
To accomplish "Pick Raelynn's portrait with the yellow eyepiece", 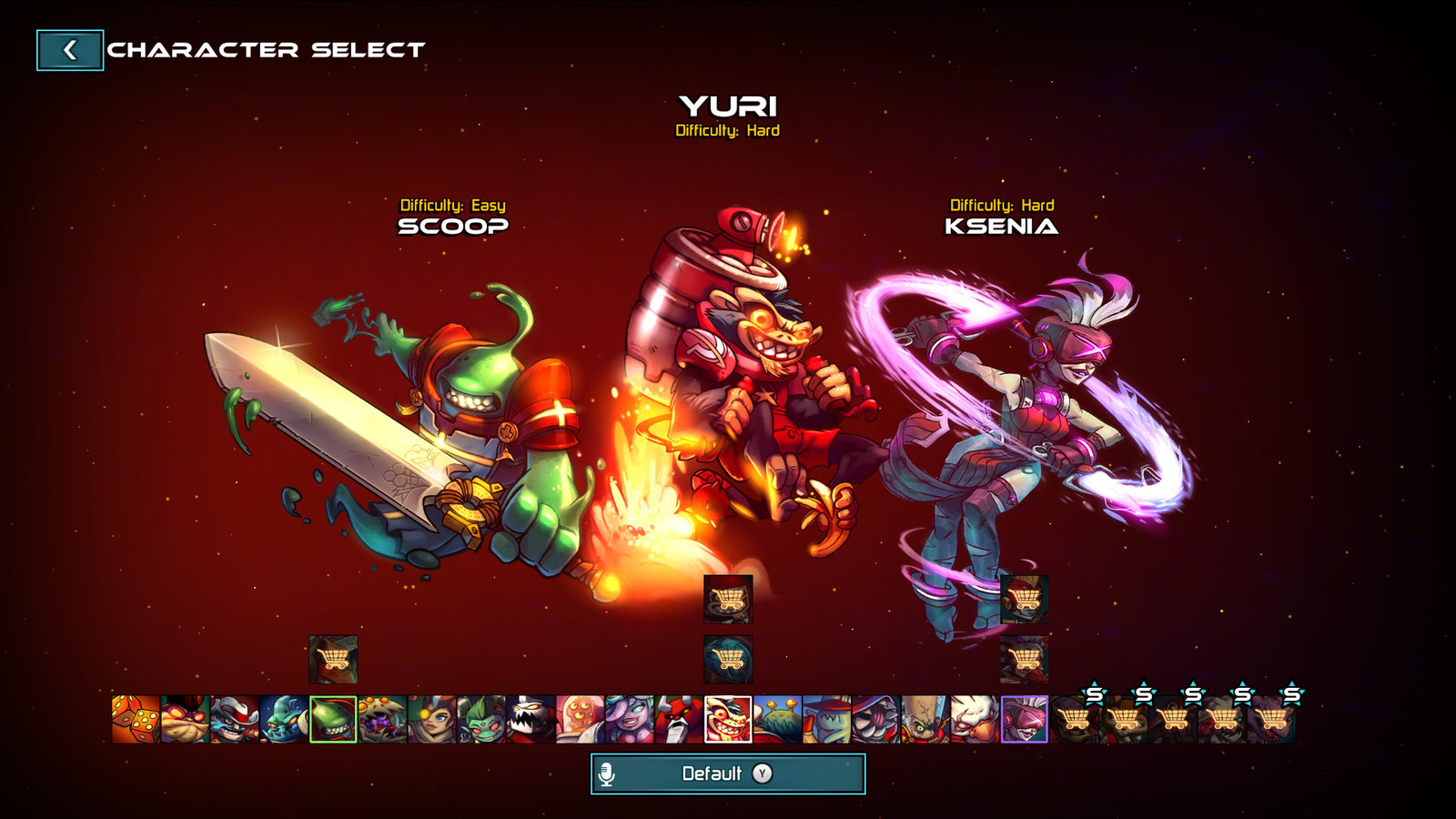I will [431, 719].
